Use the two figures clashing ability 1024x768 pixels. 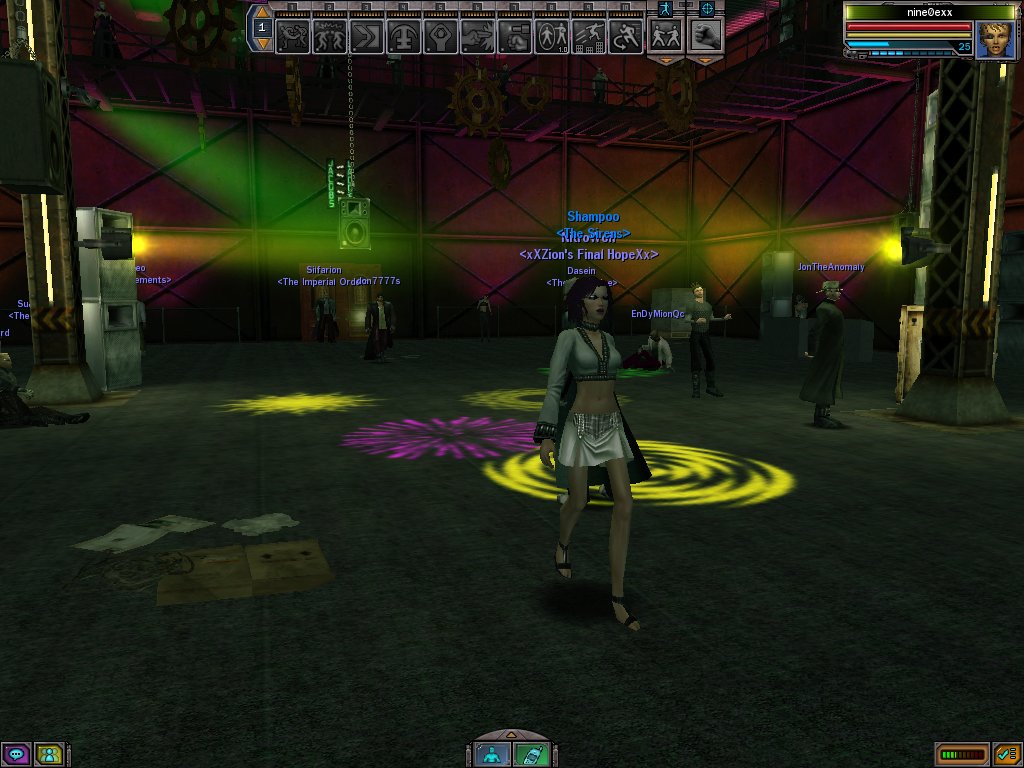(x=330, y=36)
